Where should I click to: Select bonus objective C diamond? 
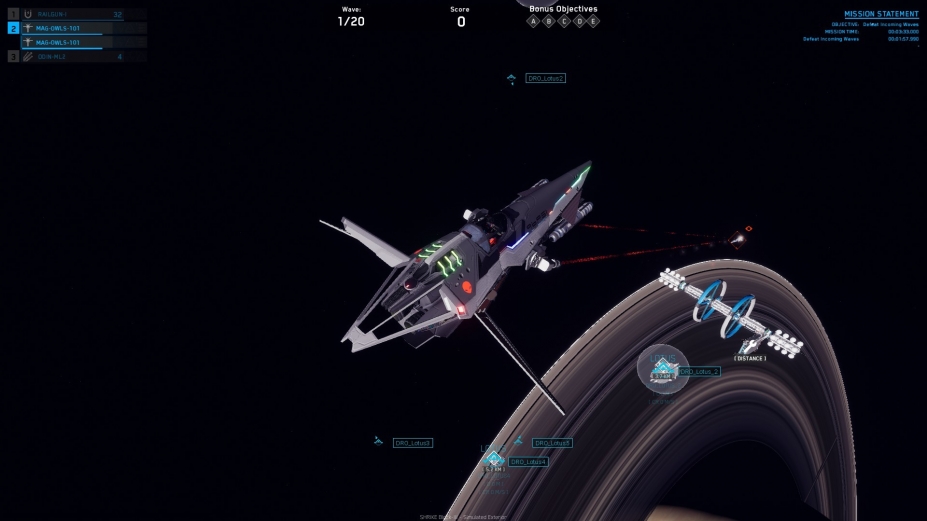pyautogui.click(x=563, y=21)
